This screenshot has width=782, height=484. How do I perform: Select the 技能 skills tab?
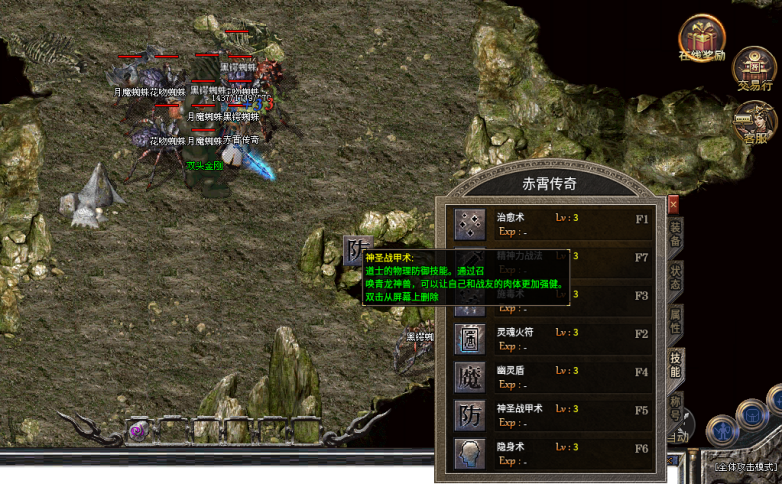coord(677,364)
